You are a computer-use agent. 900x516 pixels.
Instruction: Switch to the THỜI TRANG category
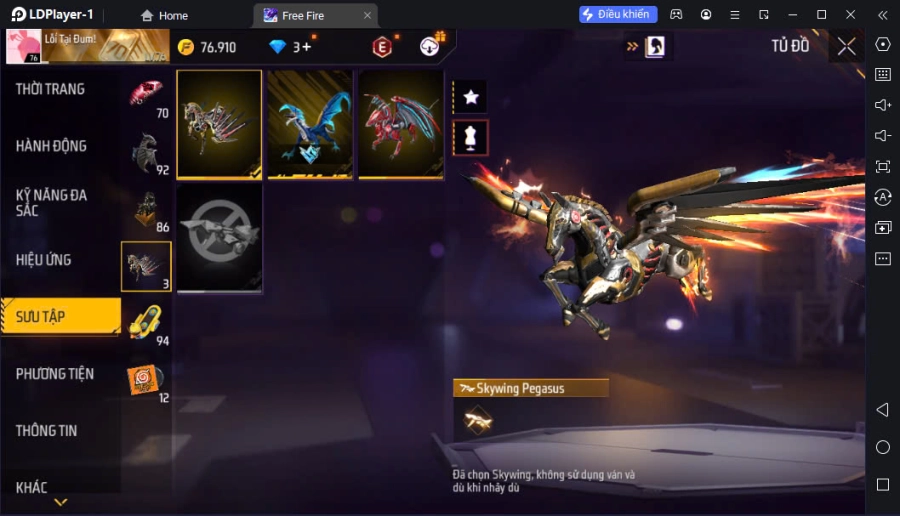coord(50,89)
